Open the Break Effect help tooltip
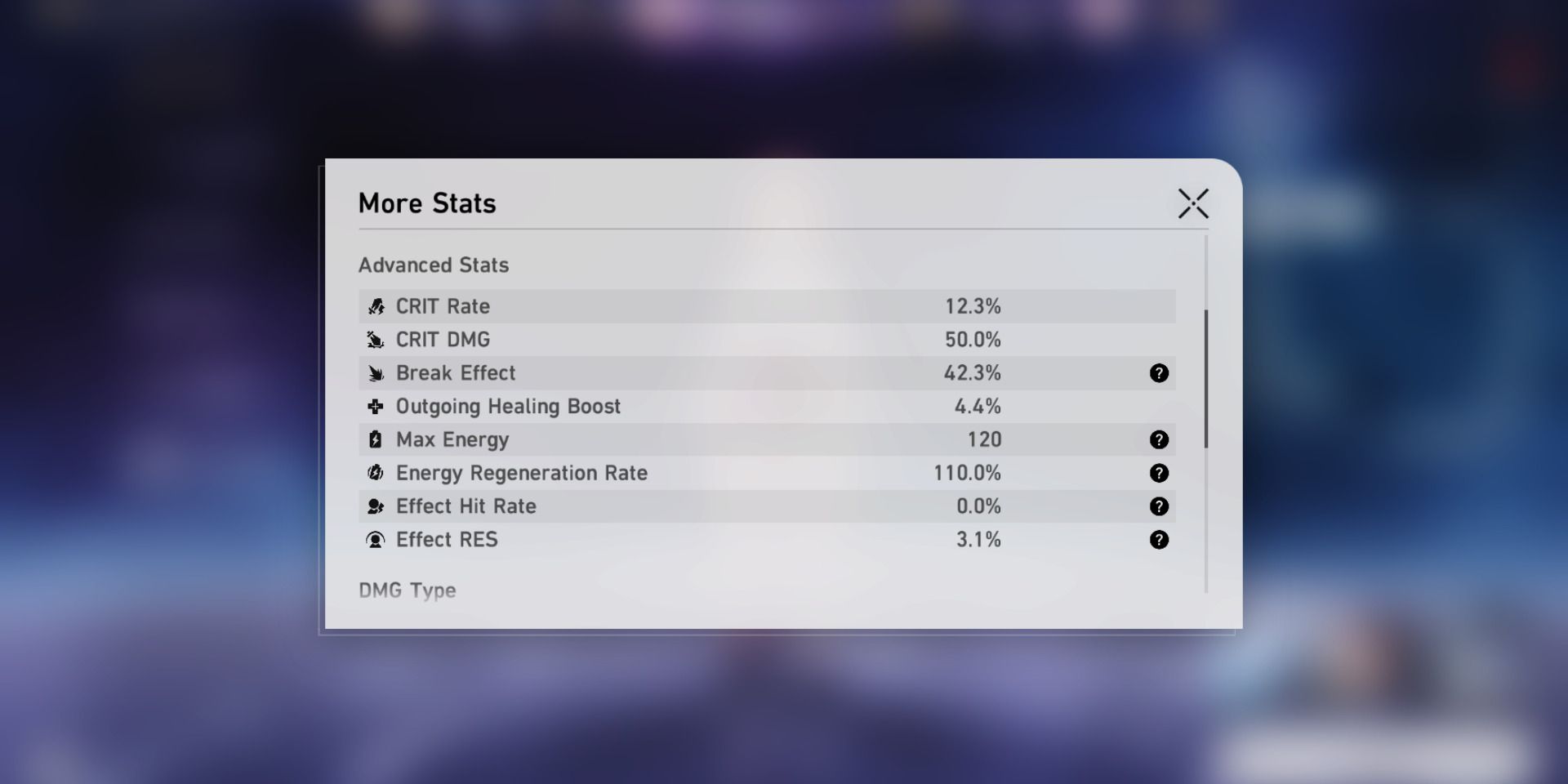This screenshot has width=1568, height=784. coord(1159,373)
